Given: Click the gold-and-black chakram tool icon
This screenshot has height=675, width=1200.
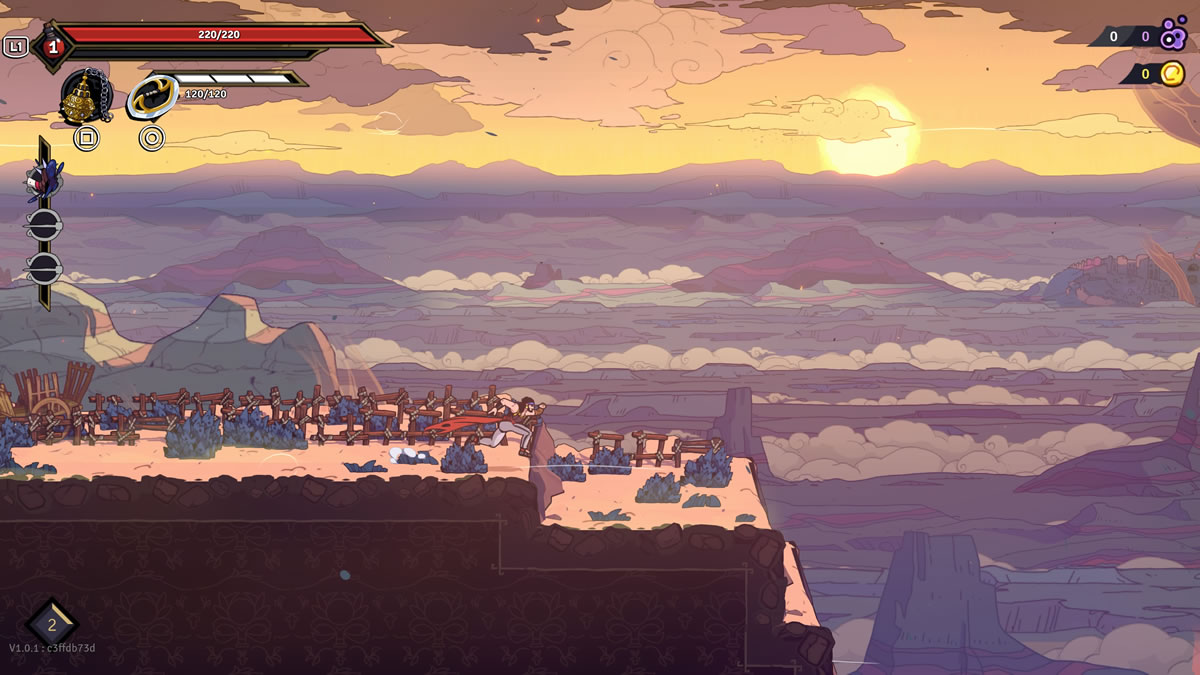Looking at the screenshot, I should coord(152,98).
